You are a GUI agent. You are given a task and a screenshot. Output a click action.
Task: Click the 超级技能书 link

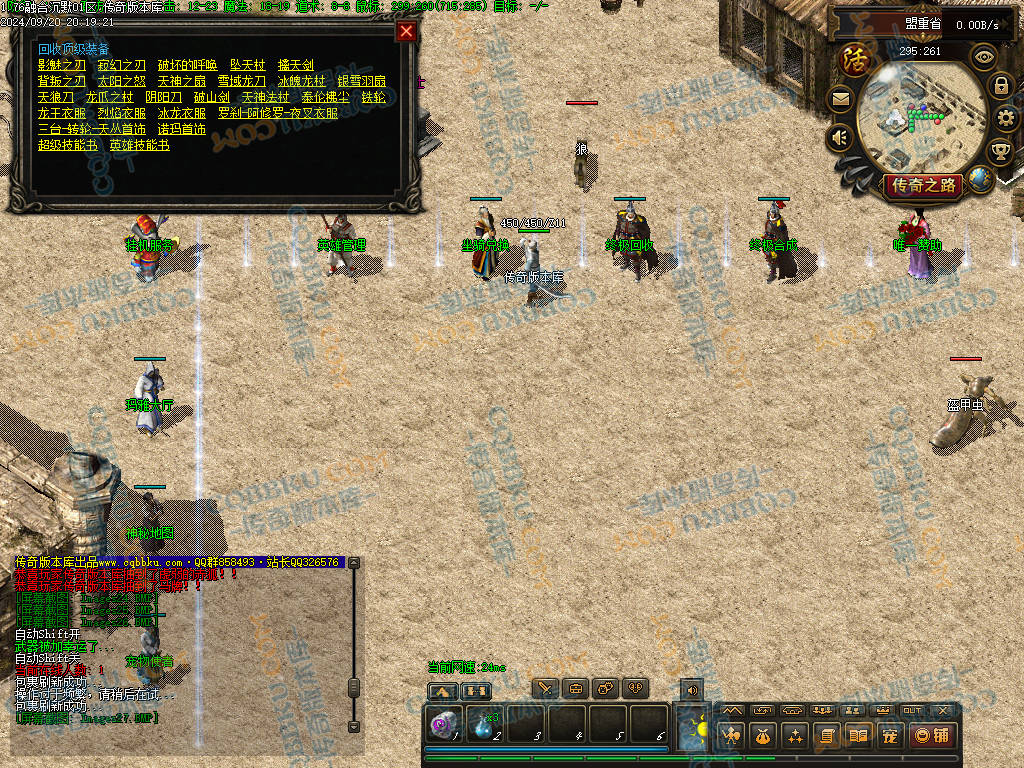[68, 145]
